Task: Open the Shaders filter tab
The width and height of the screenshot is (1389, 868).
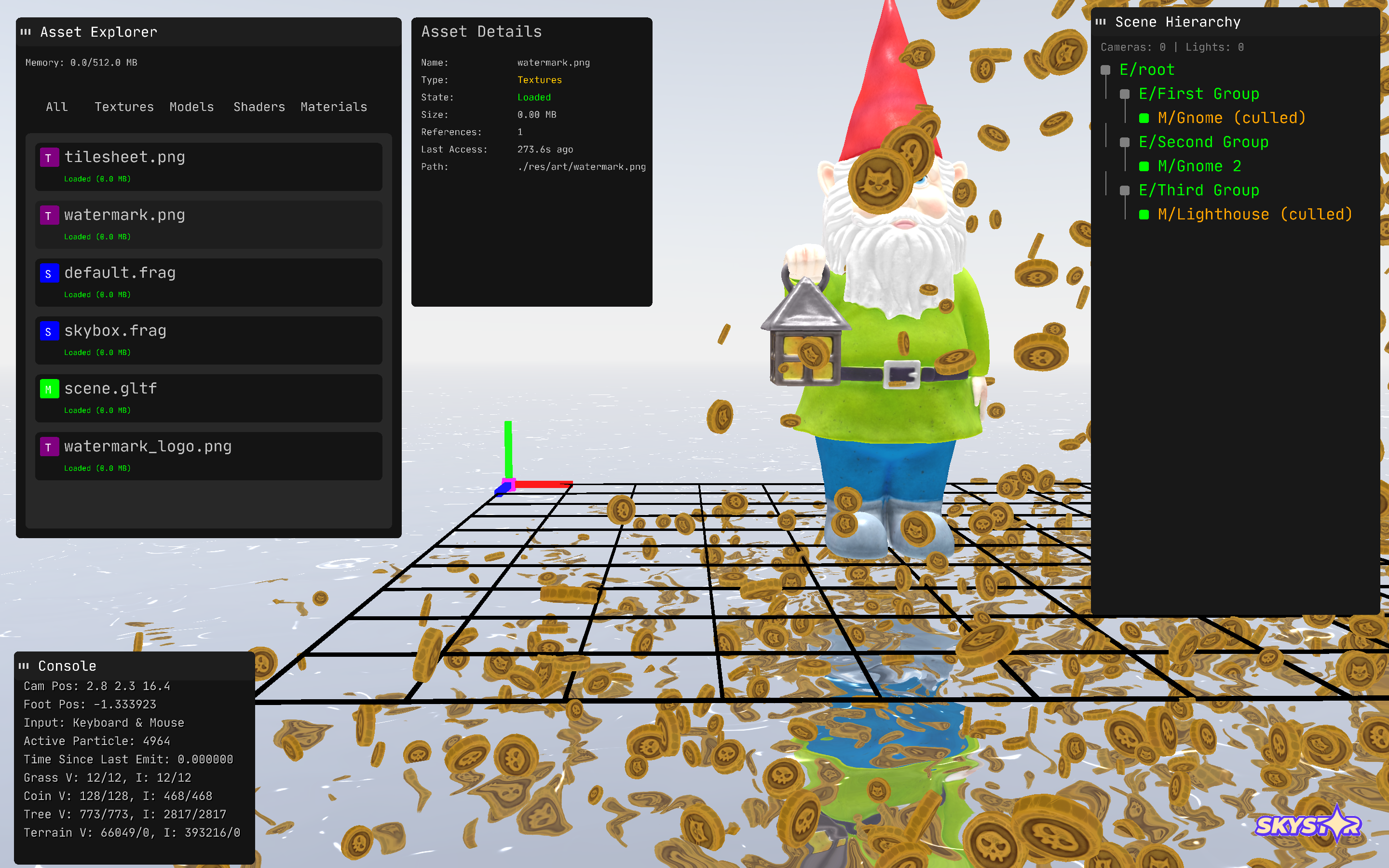Action: coord(259,107)
